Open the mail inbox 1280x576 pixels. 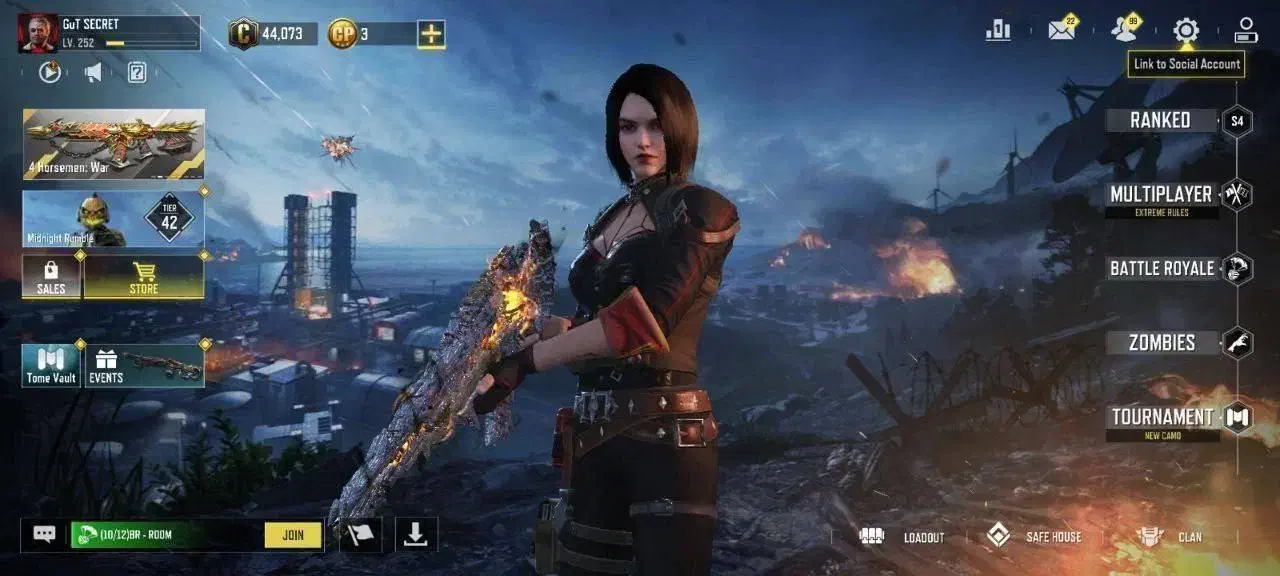pos(1061,30)
